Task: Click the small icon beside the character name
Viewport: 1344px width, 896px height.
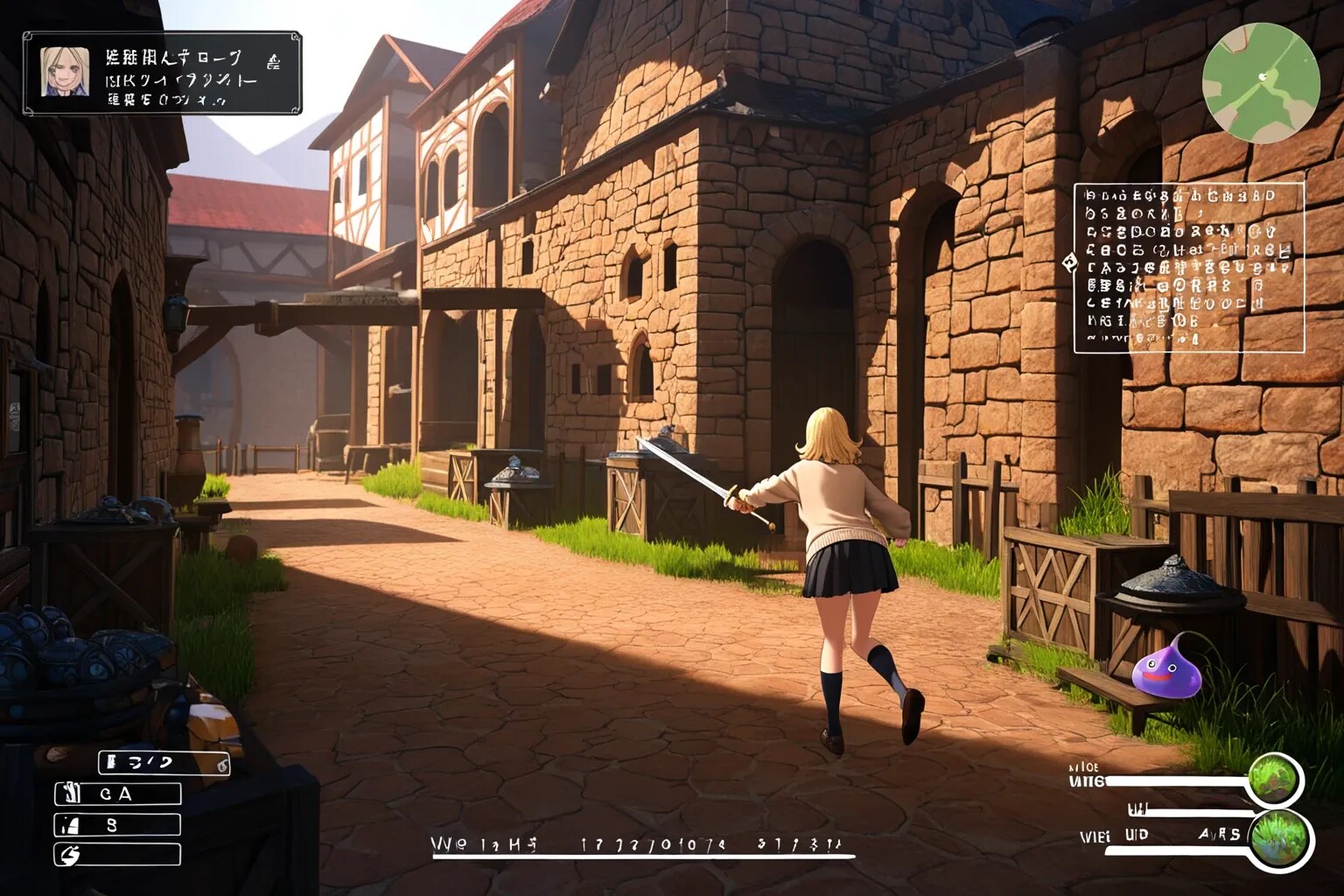Action: coord(273,61)
